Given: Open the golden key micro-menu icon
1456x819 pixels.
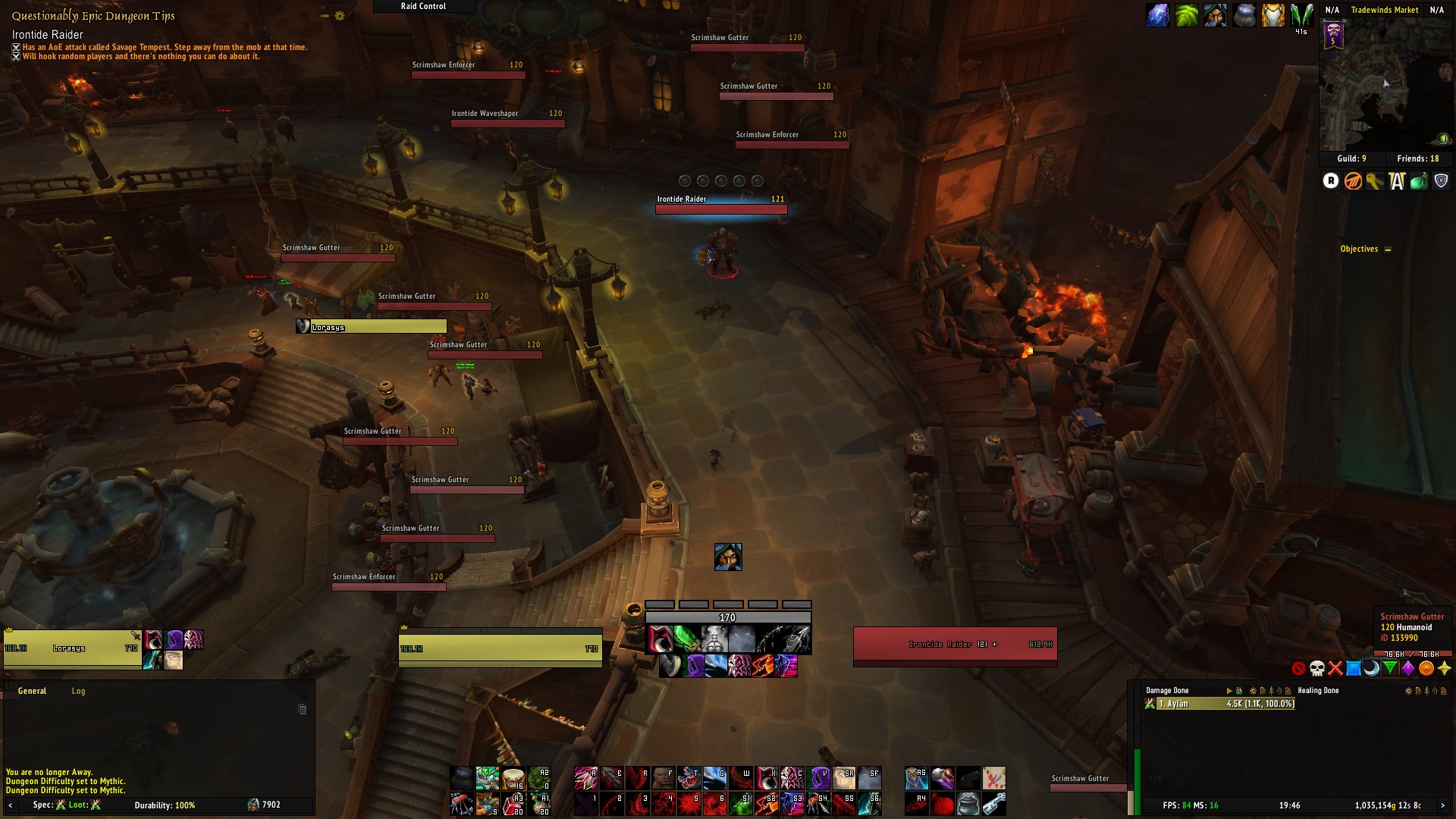Looking at the screenshot, I should point(1375,180).
